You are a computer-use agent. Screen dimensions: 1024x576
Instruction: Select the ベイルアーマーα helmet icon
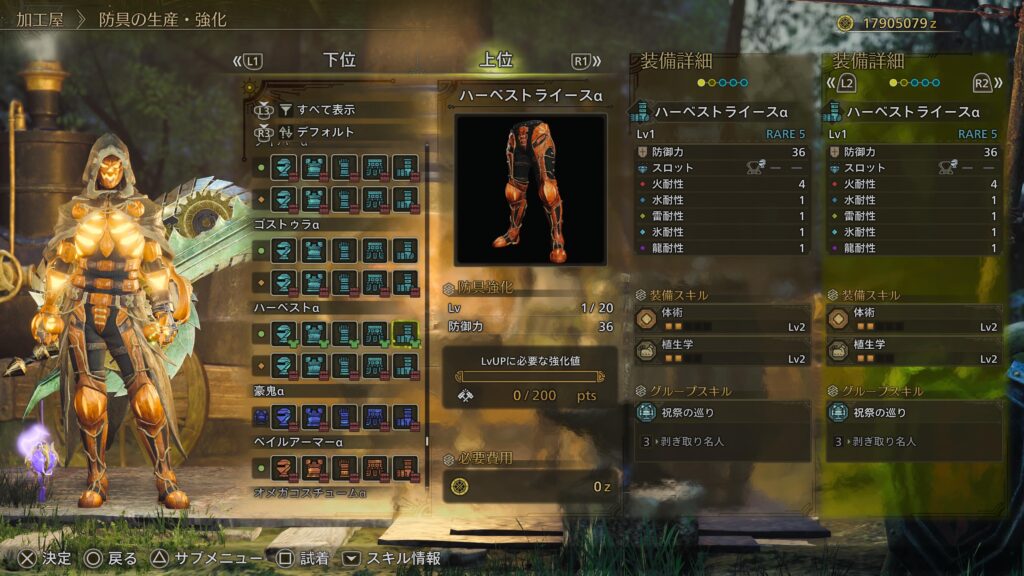[284, 467]
